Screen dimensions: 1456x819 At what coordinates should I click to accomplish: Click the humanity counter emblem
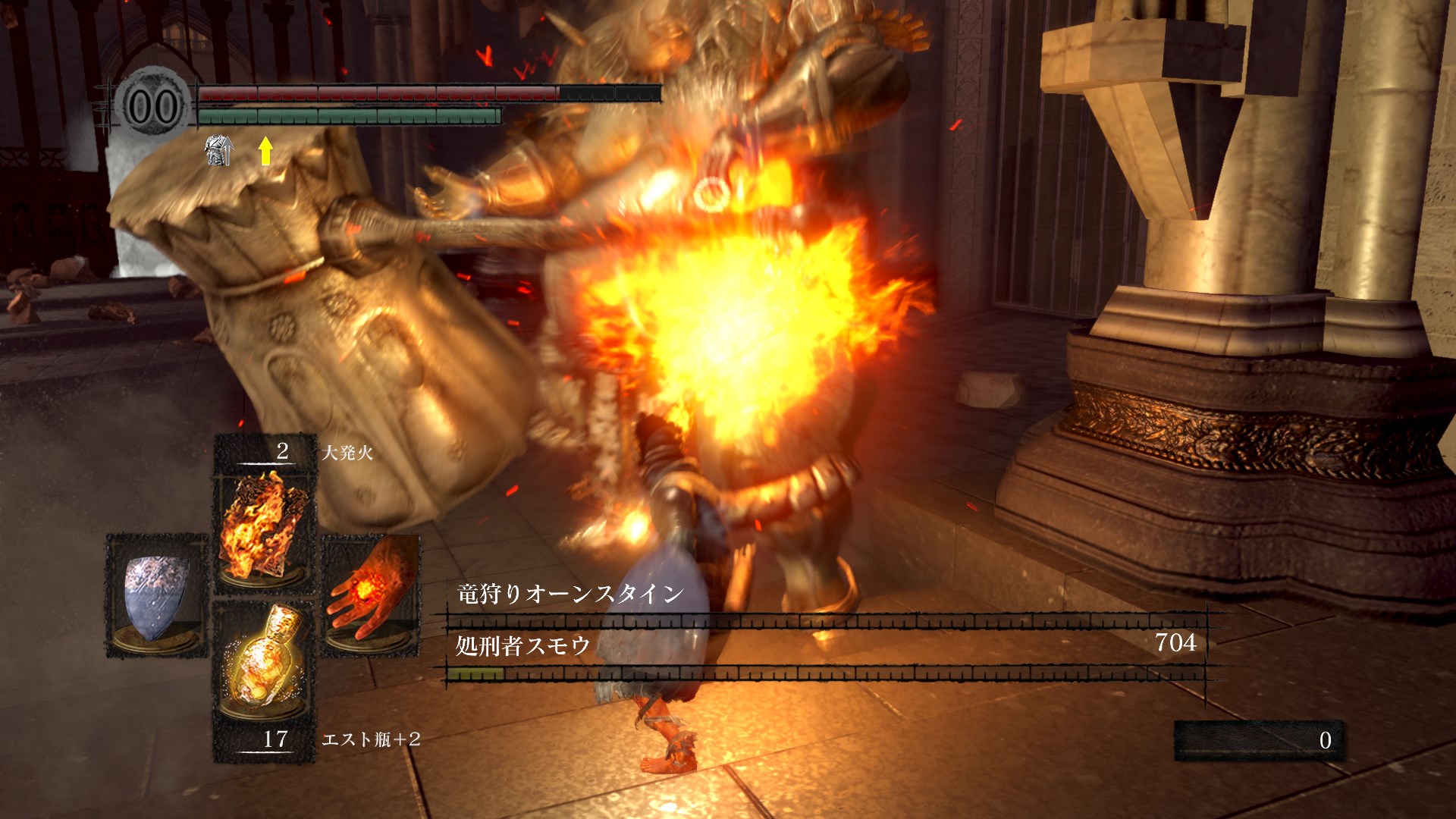pyautogui.click(x=153, y=107)
